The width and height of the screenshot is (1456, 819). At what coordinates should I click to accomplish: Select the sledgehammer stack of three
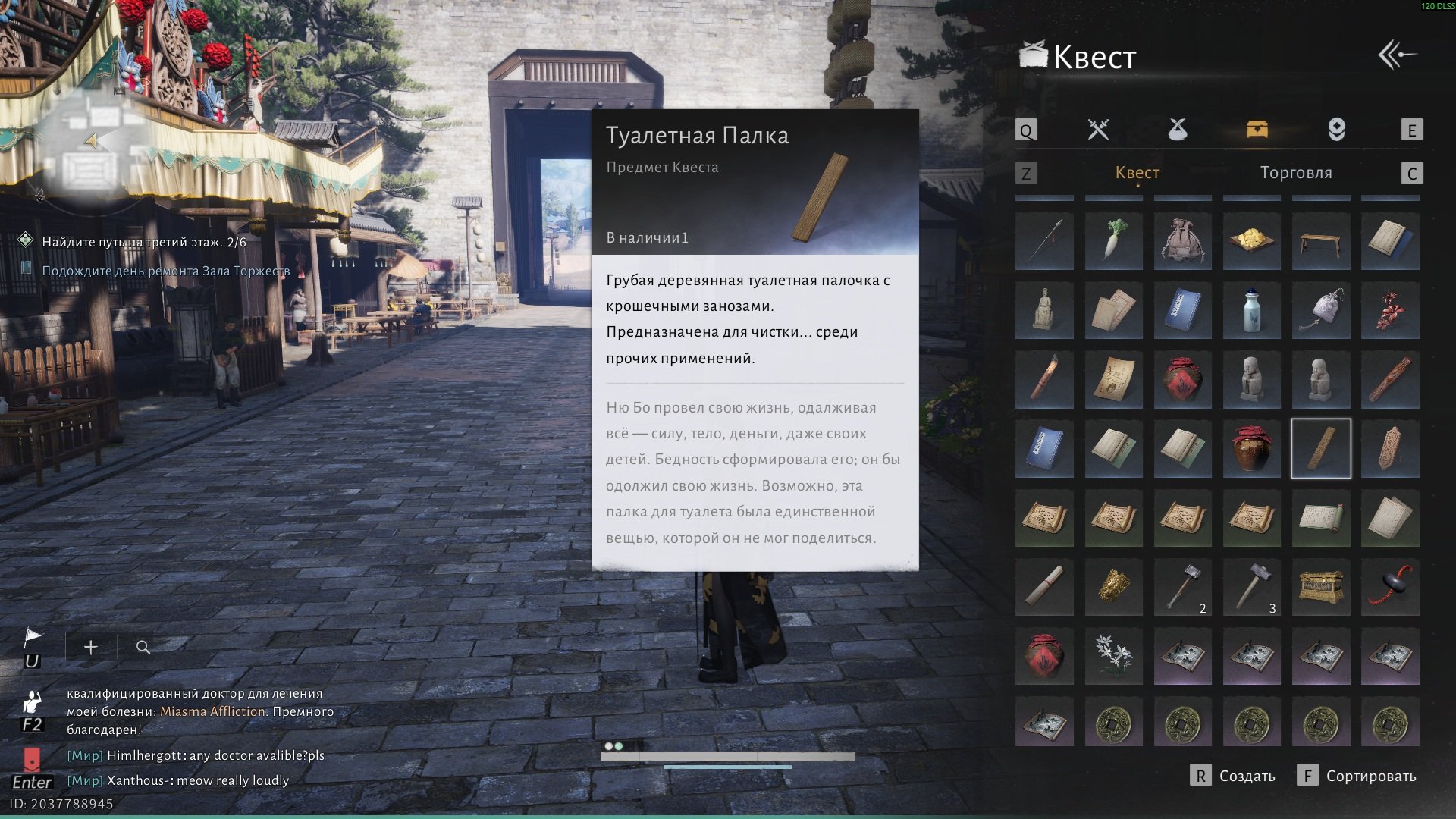(x=1251, y=586)
